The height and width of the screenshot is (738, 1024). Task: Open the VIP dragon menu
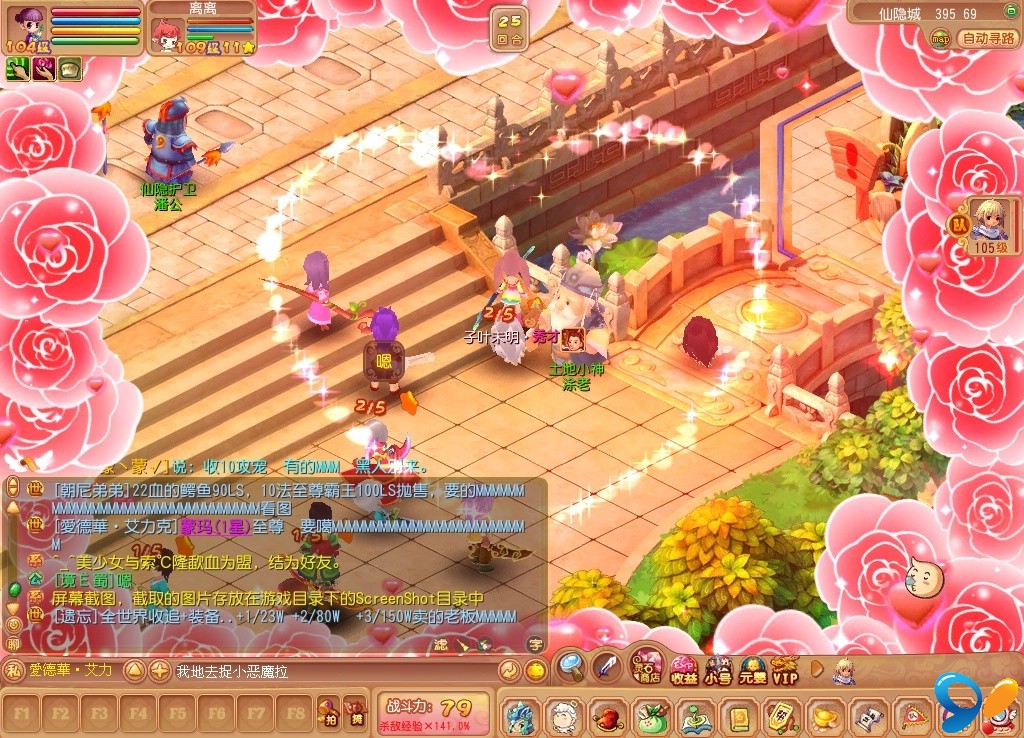pyautogui.click(x=785, y=670)
